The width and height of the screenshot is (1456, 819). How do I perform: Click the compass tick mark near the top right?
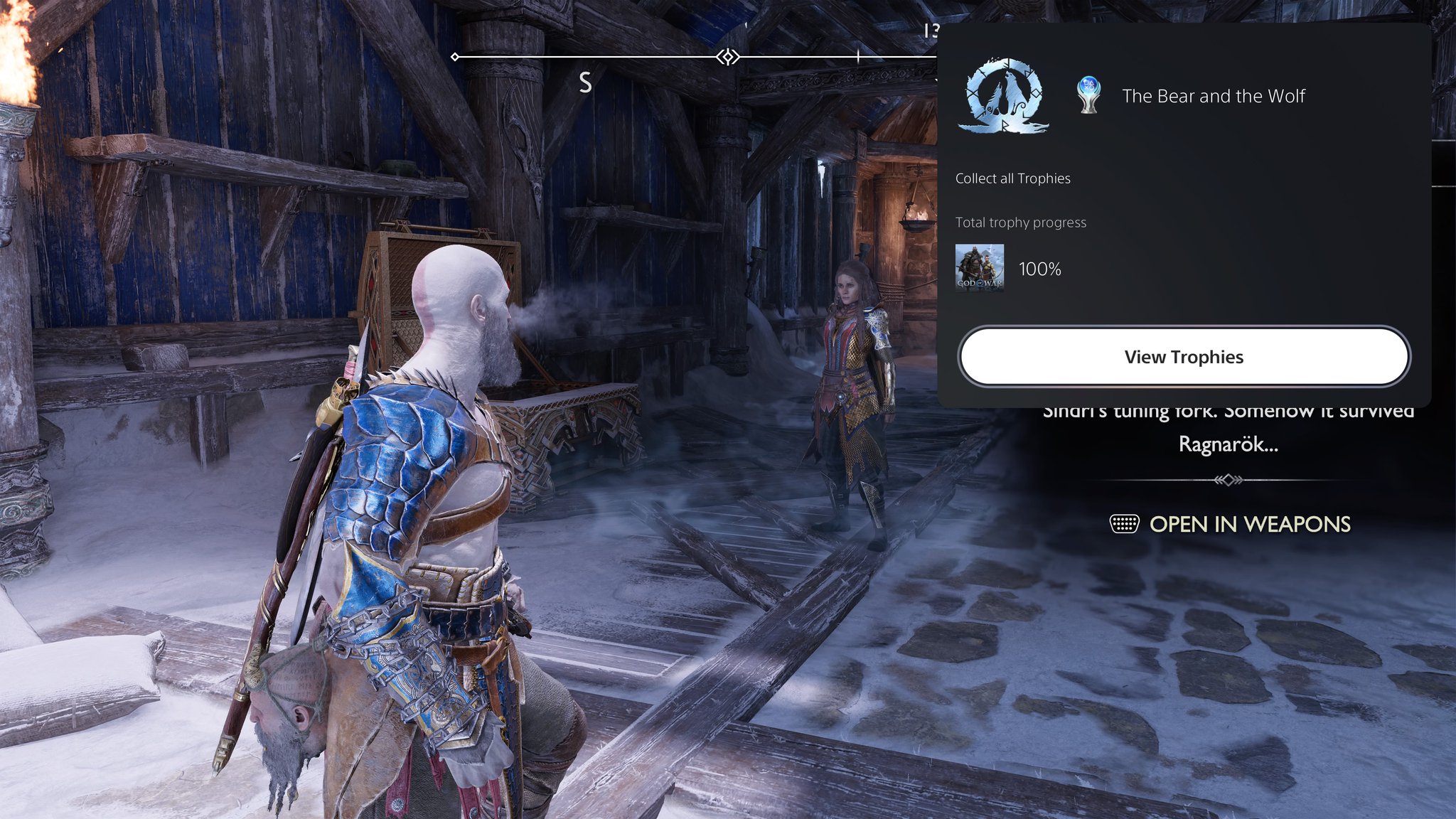[x=857, y=55]
